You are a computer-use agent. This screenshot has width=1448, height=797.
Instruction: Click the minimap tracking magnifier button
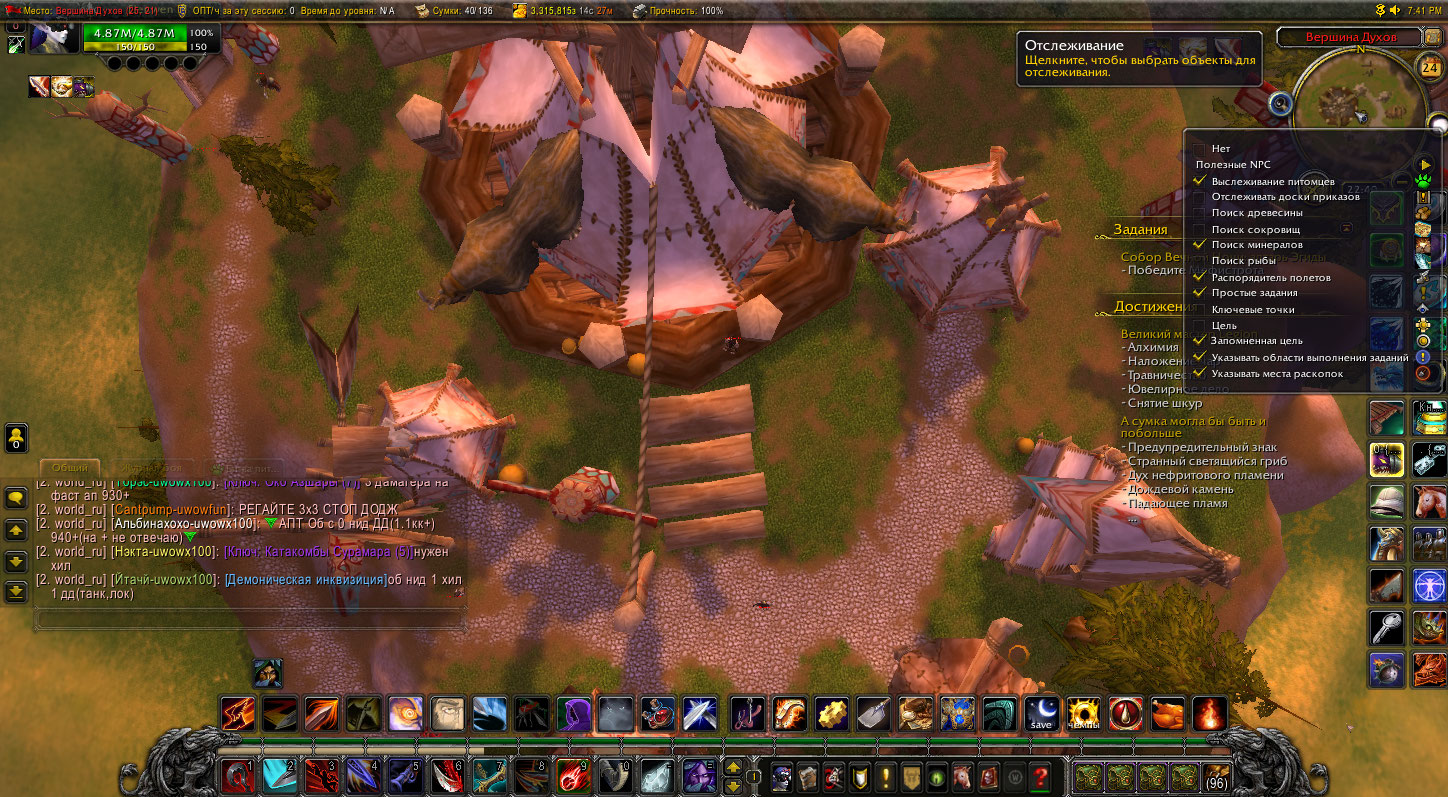(x=1280, y=102)
